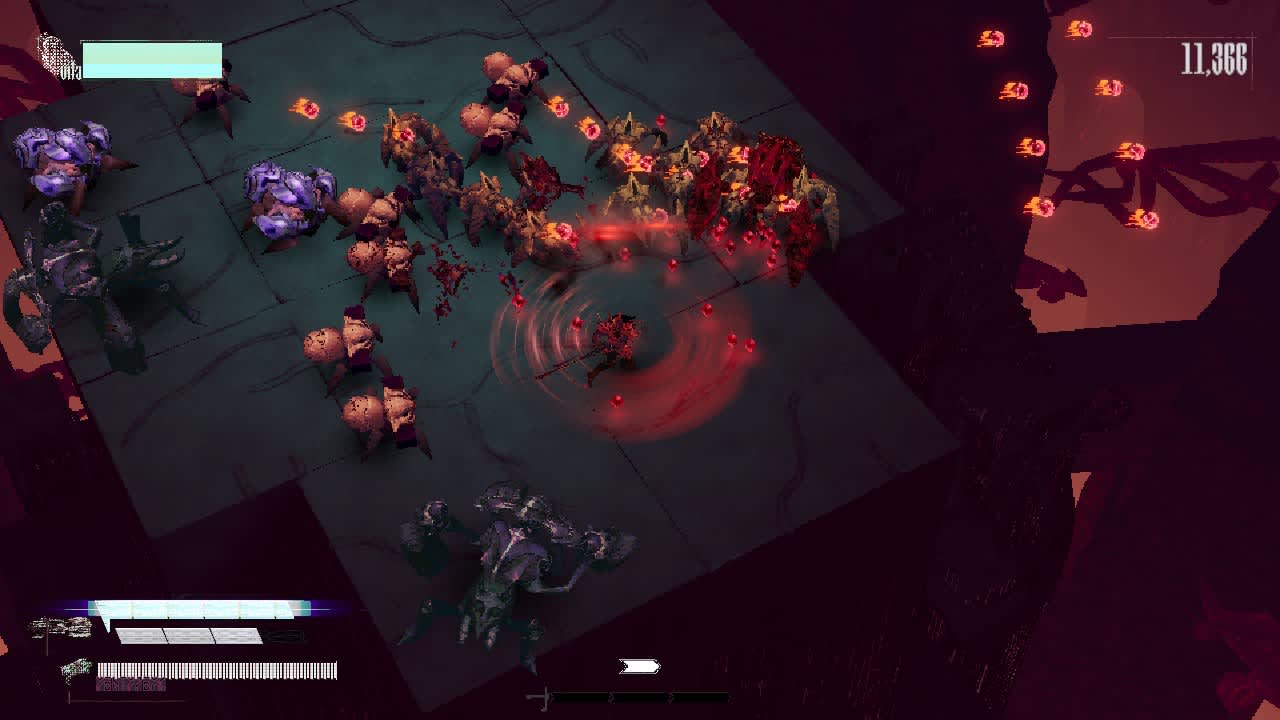
Task: Expand the faded red counter below the ammo bar
Action: (x=130, y=684)
